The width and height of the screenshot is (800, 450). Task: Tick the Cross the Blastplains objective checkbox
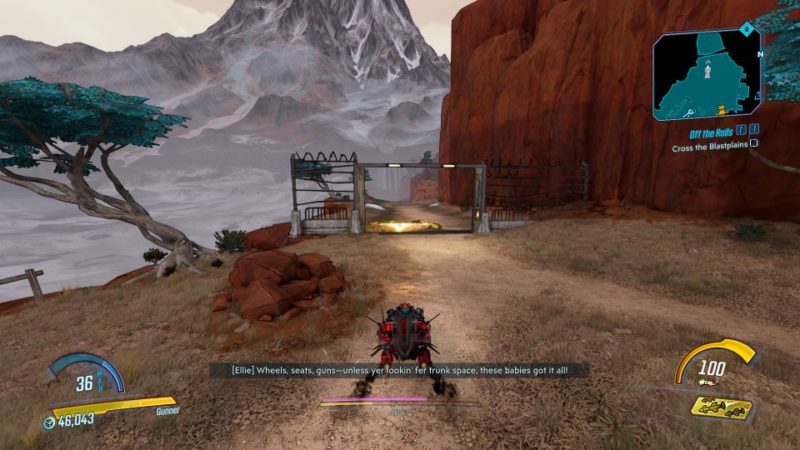pos(754,143)
